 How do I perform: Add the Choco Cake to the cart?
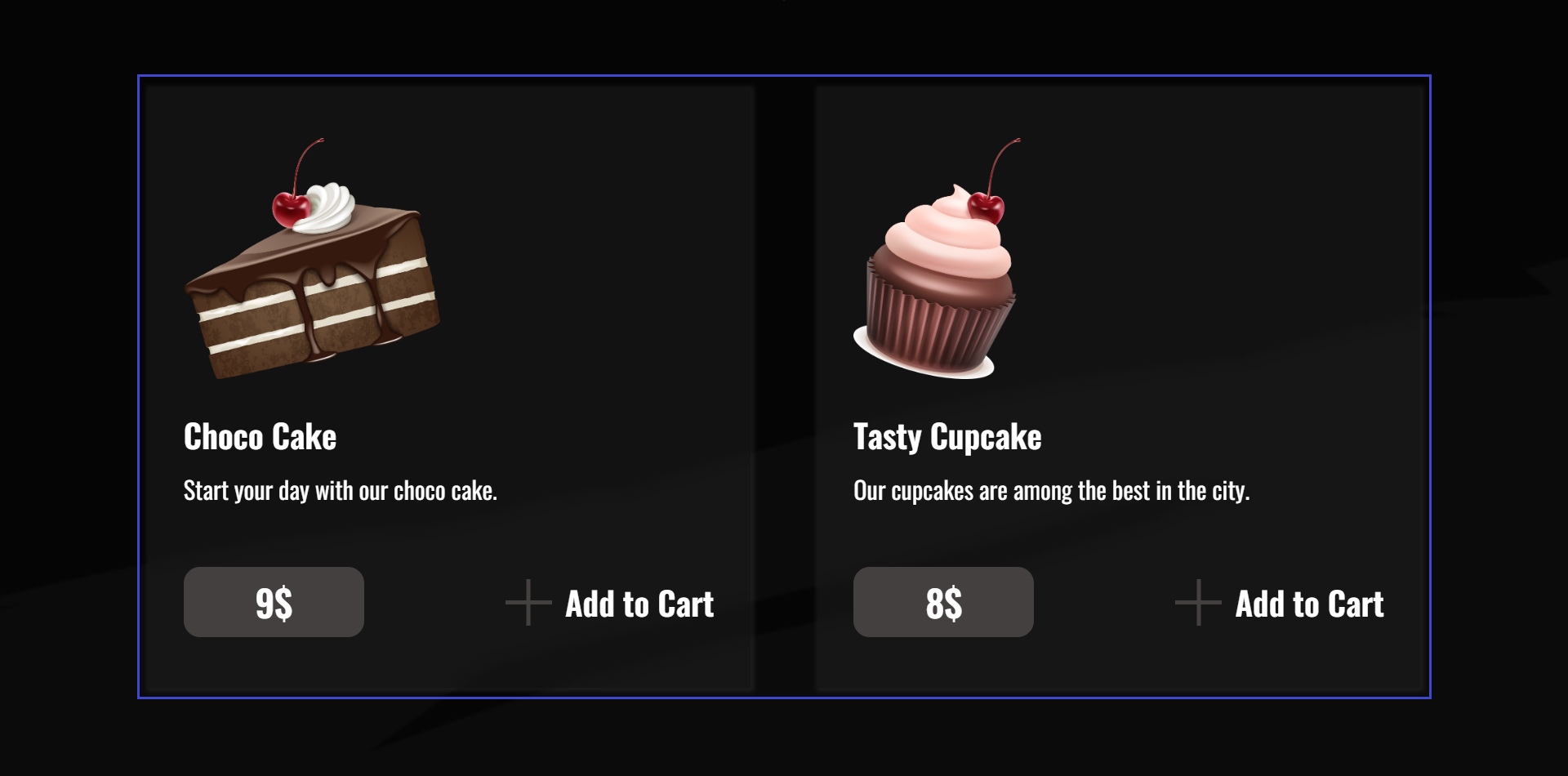pyautogui.click(x=639, y=604)
